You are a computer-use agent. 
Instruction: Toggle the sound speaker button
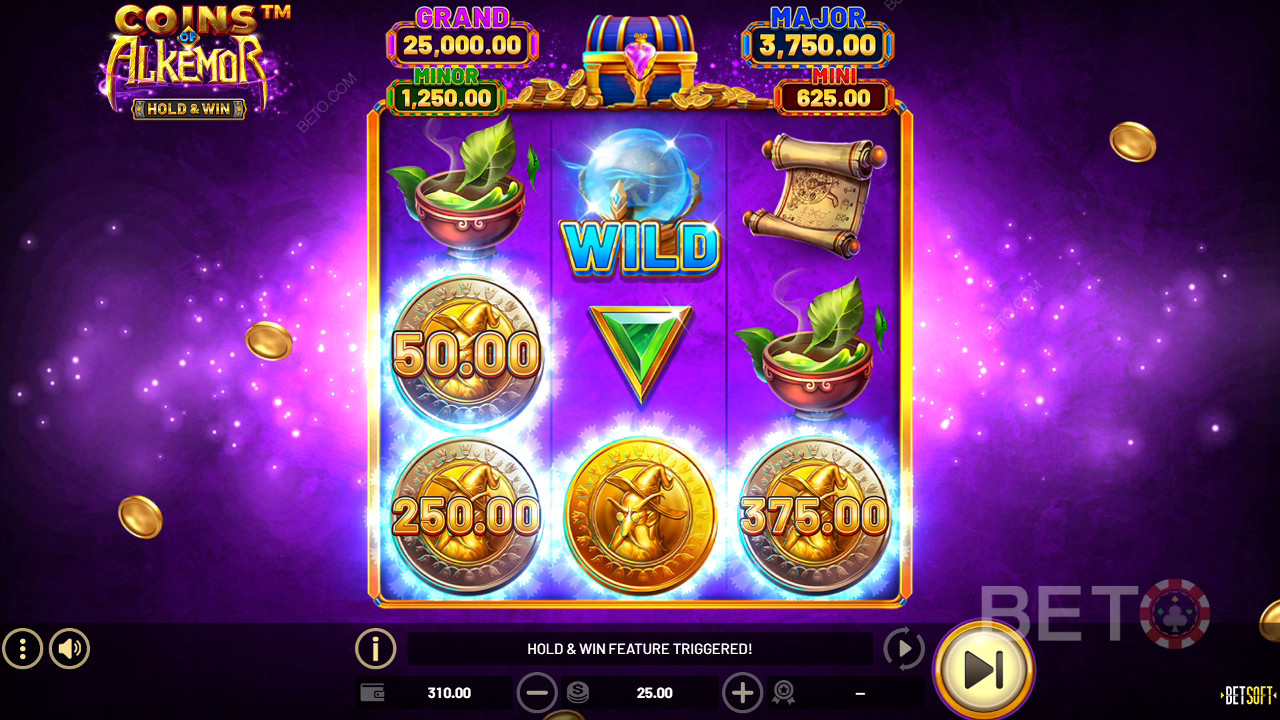[x=69, y=649]
